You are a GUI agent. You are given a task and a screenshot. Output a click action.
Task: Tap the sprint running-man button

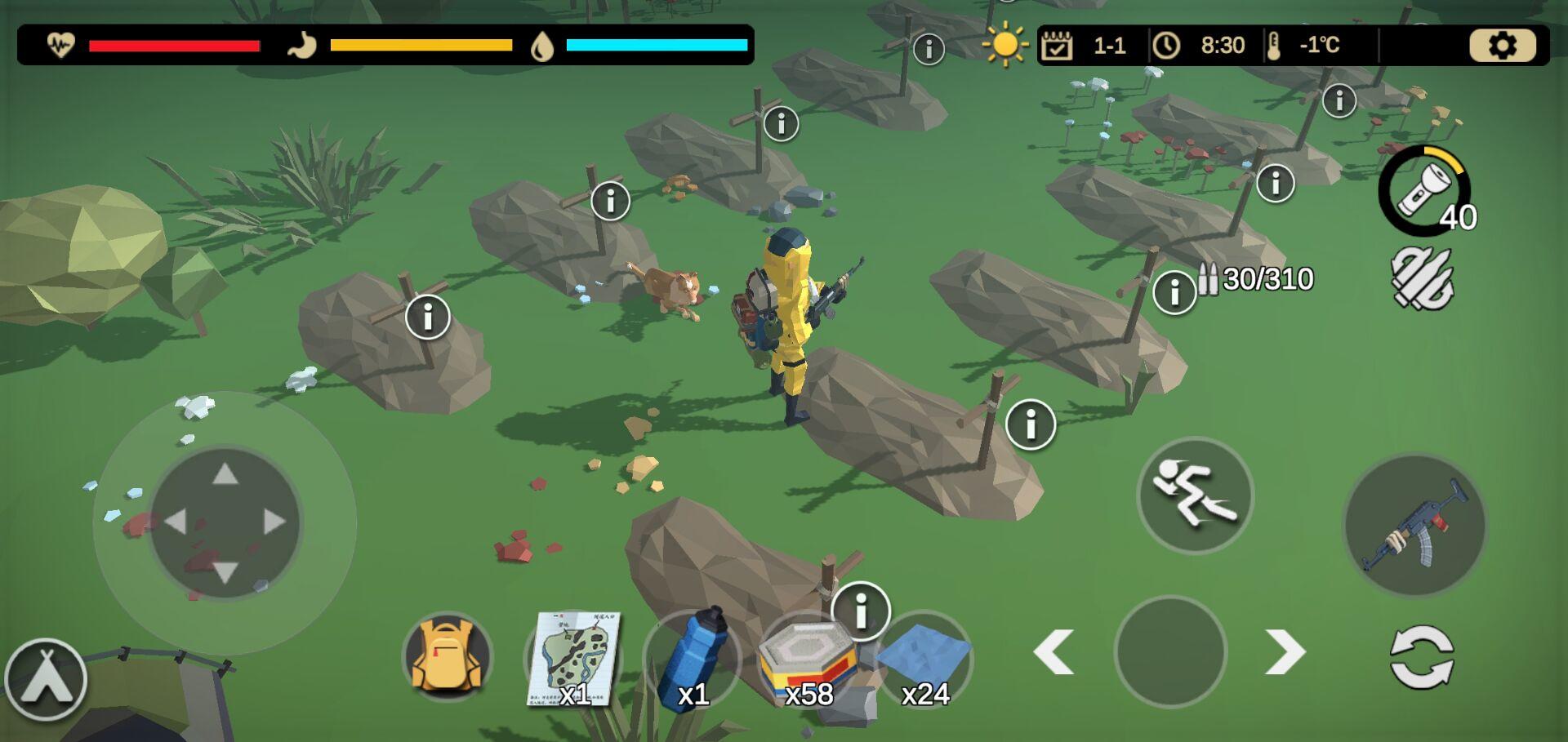tap(1195, 495)
